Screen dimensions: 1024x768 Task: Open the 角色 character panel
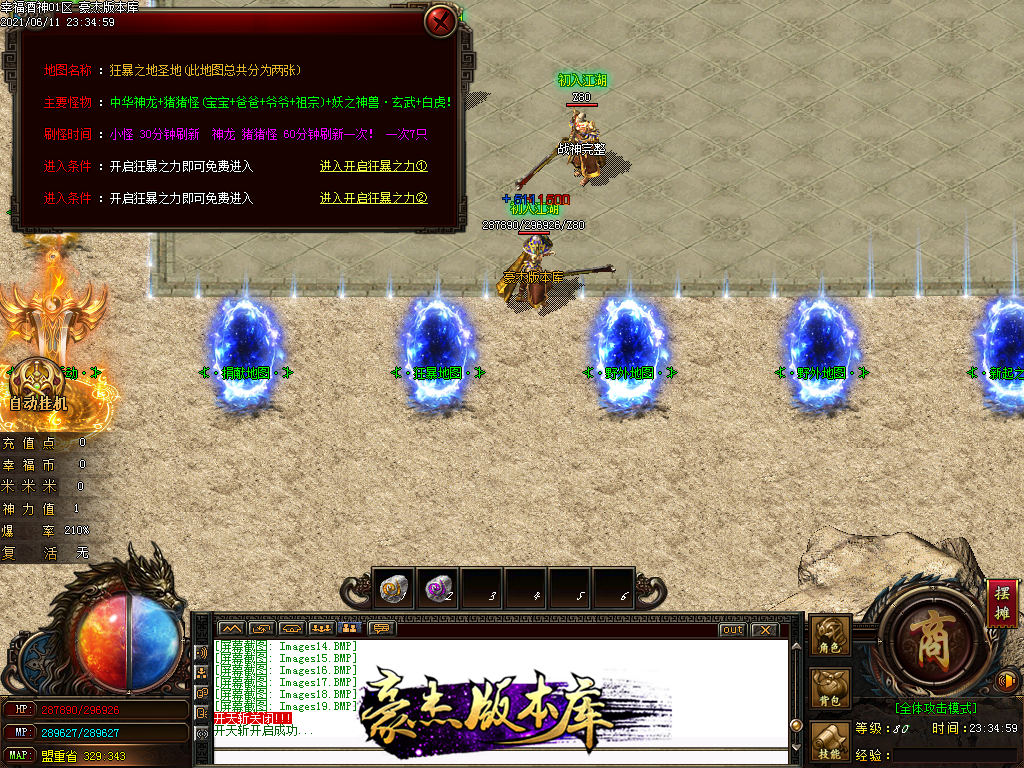(831, 636)
